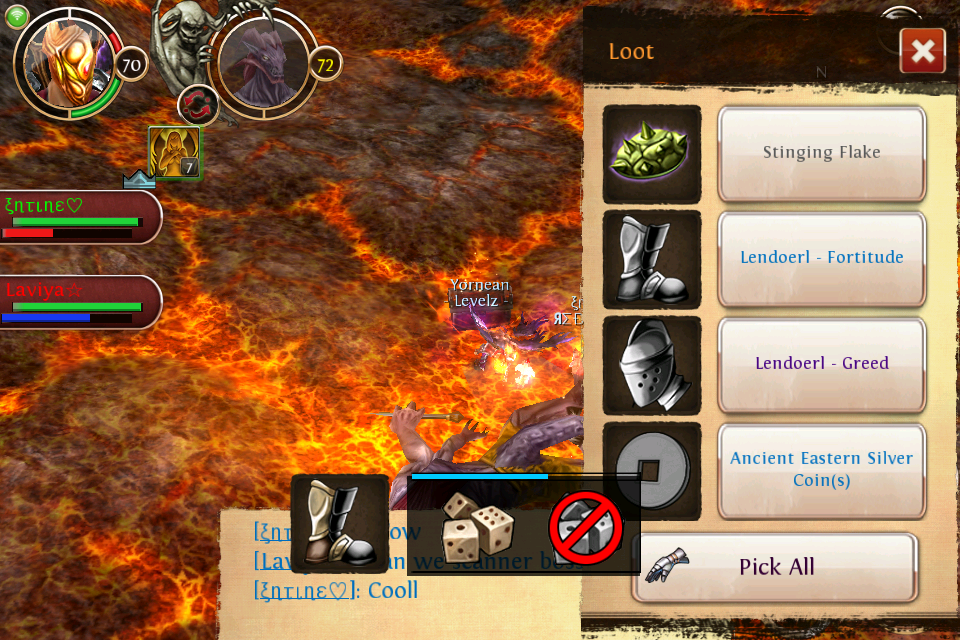
Task: Choose the Lendoerl - Greed loot button
Action: click(x=821, y=364)
